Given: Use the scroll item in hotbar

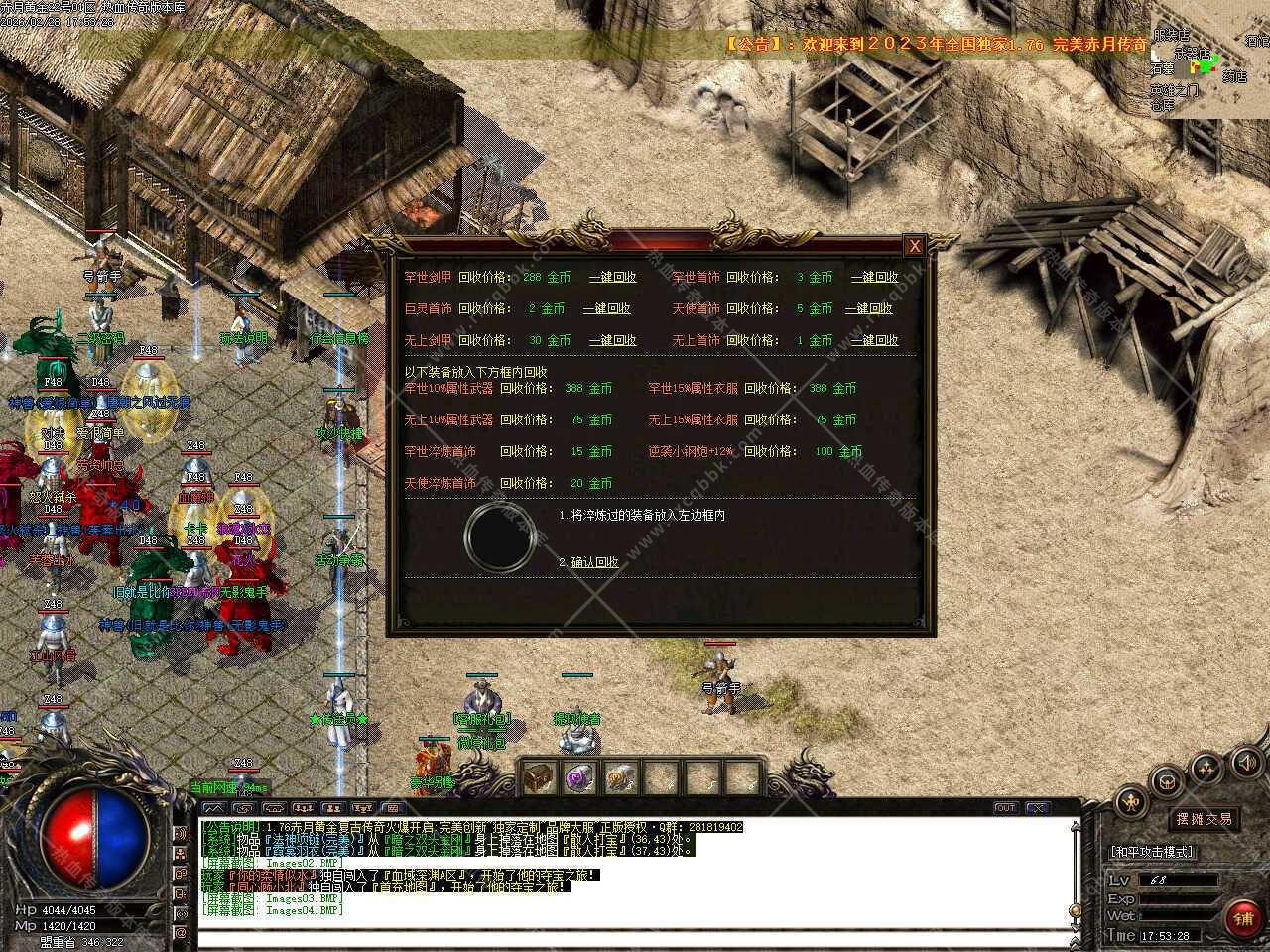Looking at the screenshot, I should (620, 778).
